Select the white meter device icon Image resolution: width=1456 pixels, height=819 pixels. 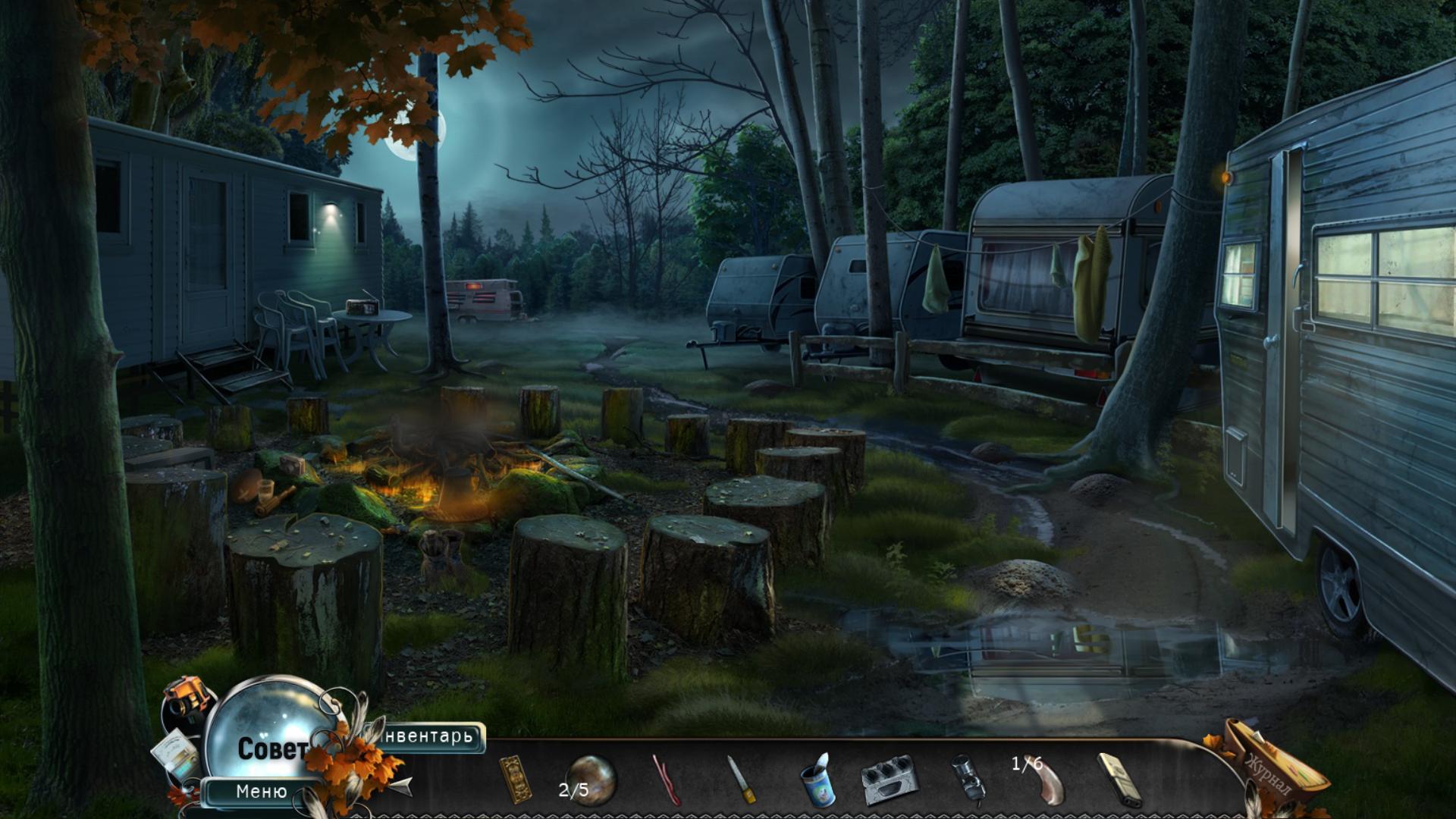click(175, 757)
